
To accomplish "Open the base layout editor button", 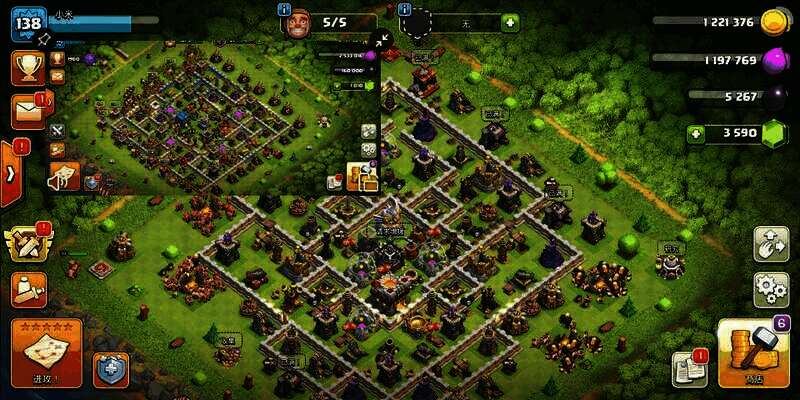I will (771, 245).
